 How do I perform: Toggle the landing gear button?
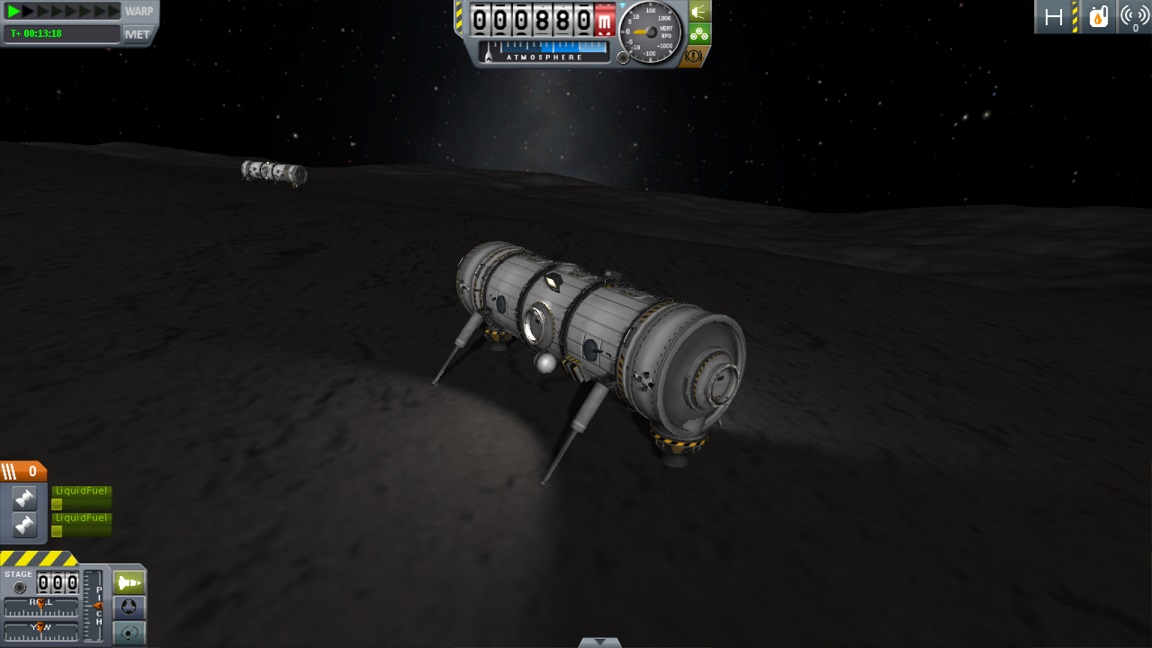(x=700, y=34)
